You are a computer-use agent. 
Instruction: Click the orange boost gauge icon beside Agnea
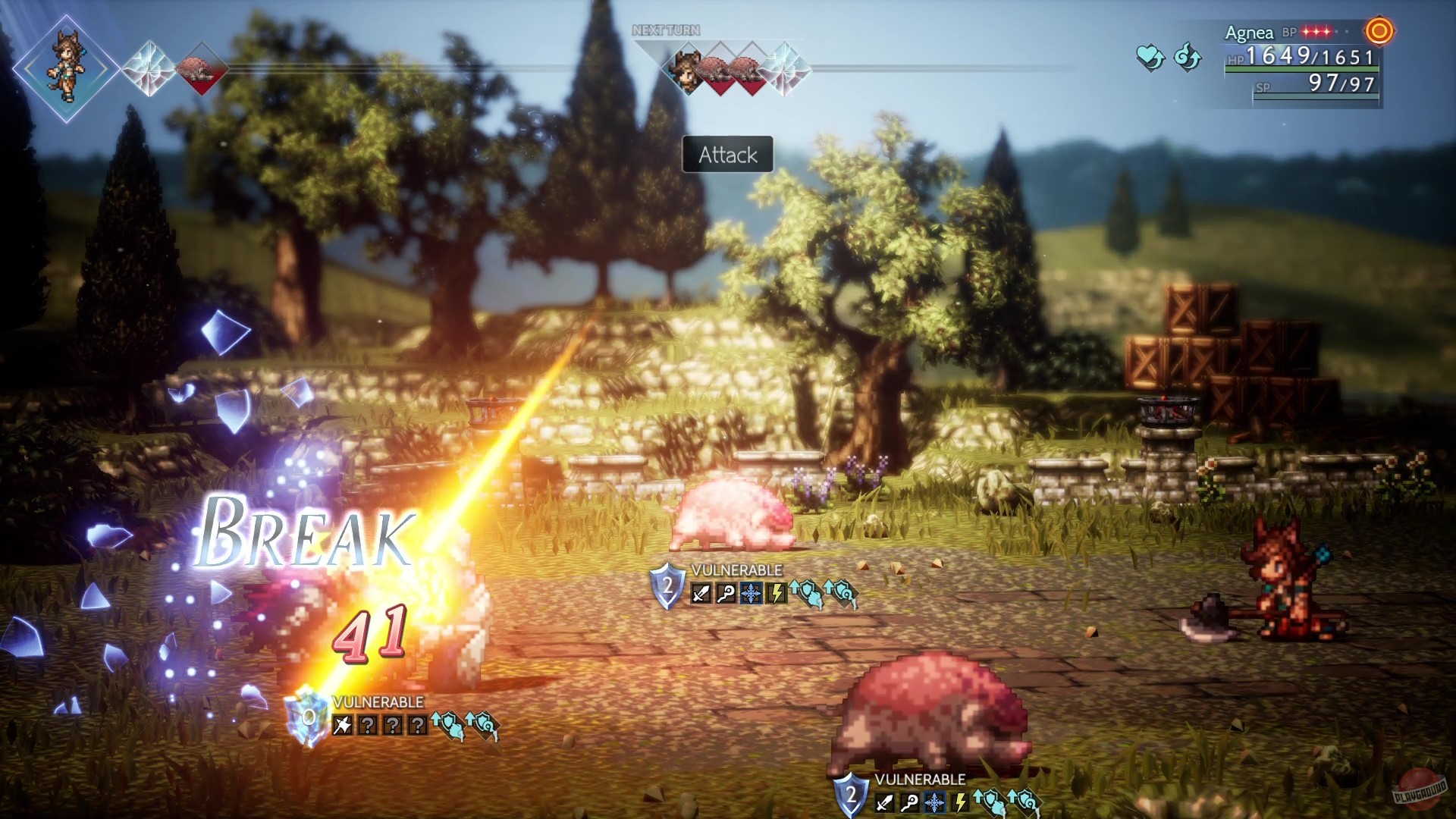pyautogui.click(x=1379, y=32)
